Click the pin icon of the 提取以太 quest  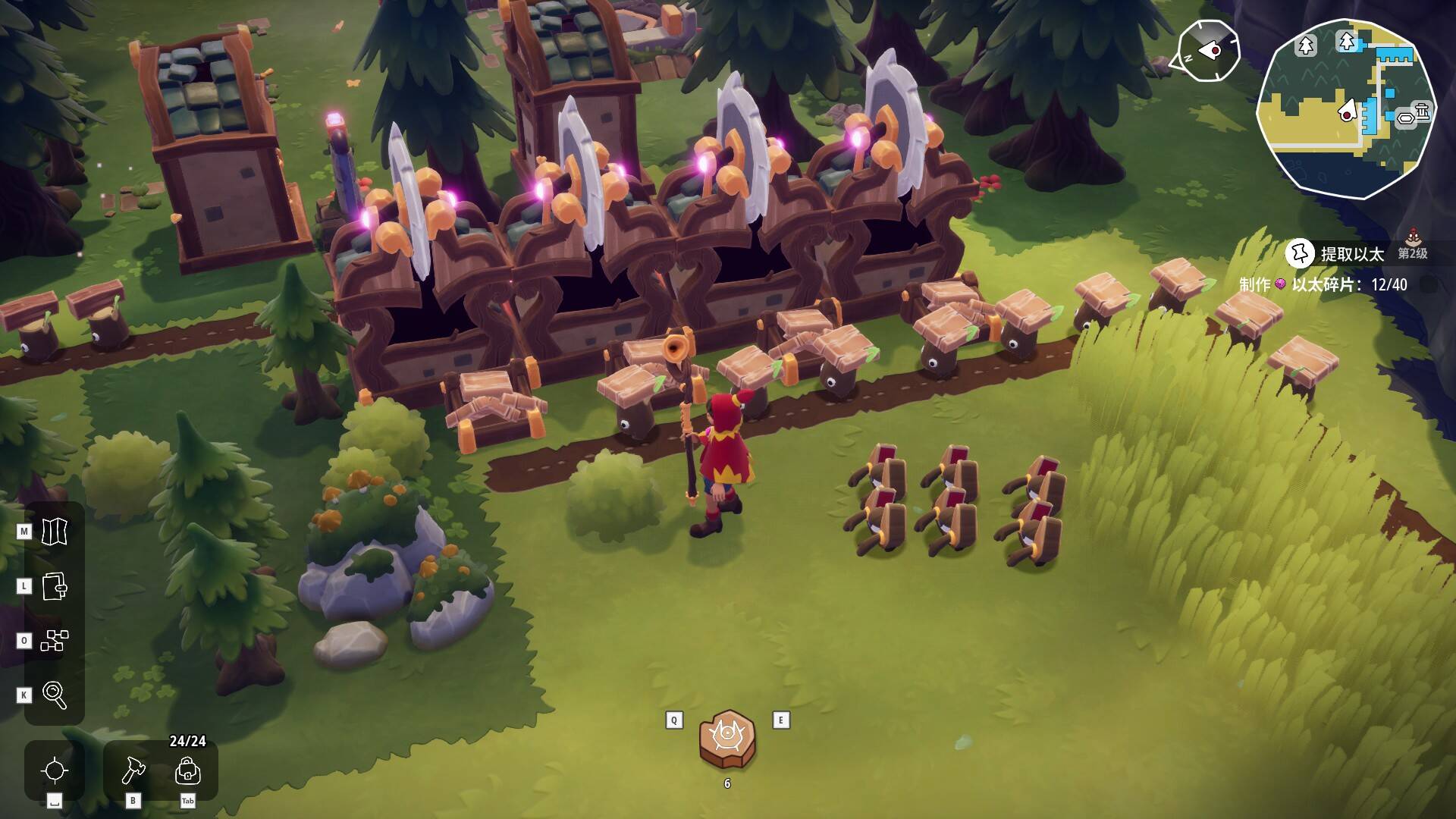pyautogui.click(x=1301, y=253)
